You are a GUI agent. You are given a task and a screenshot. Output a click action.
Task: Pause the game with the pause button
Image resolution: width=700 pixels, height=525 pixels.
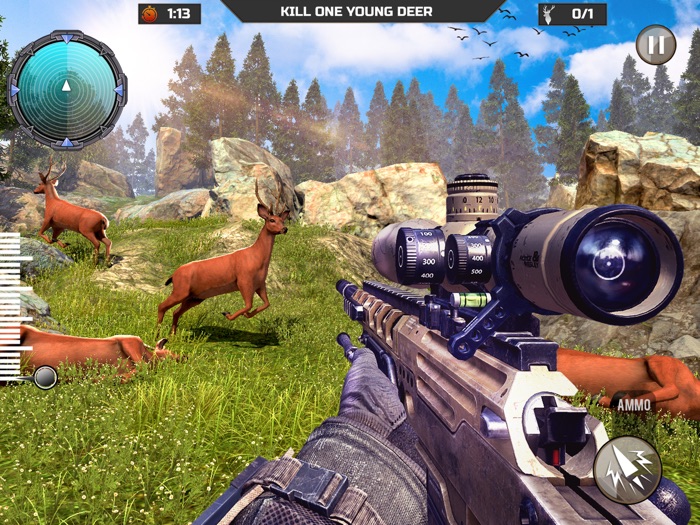[655, 45]
